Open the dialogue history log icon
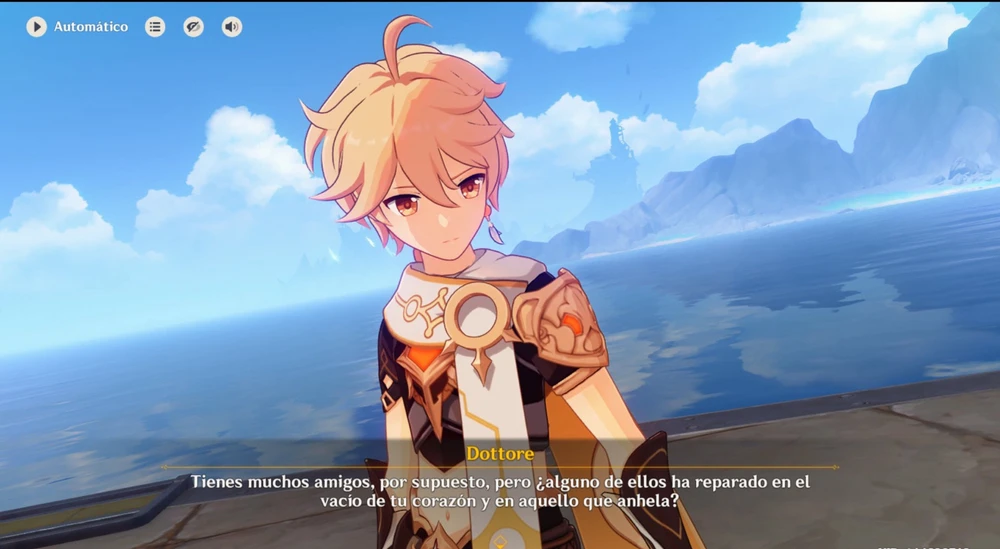 [x=155, y=27]
